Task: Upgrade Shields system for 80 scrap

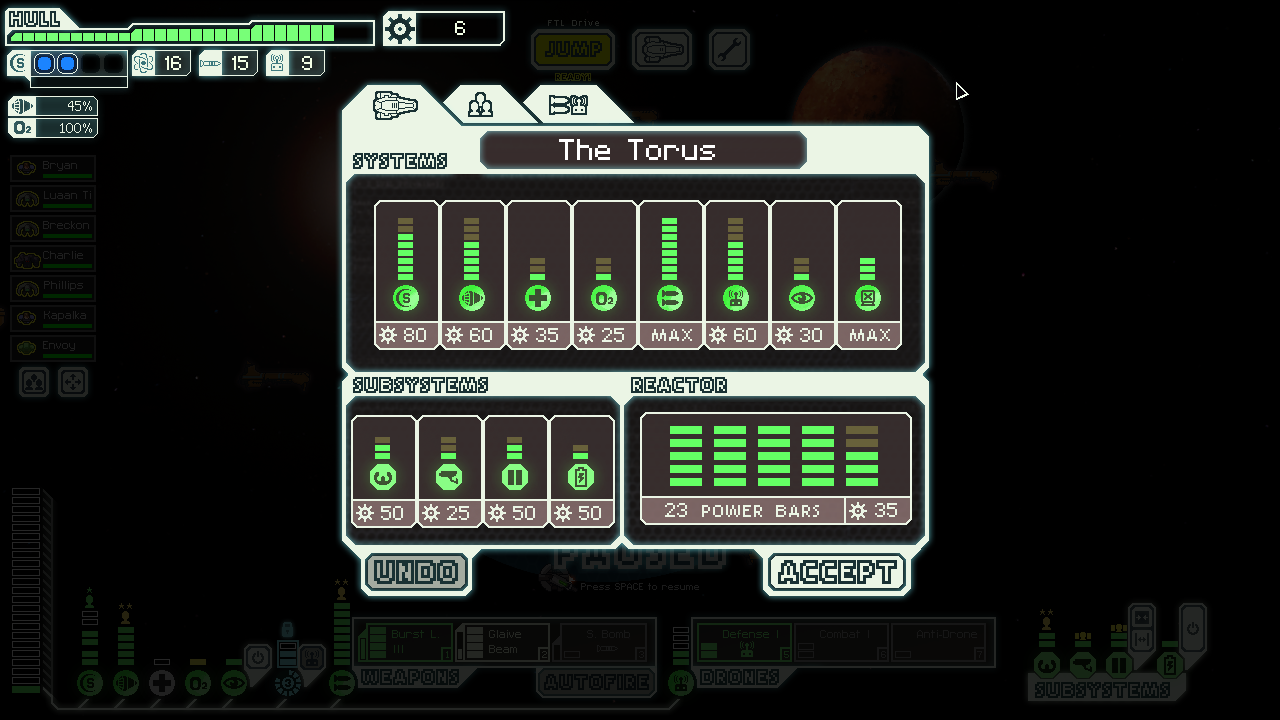Action: [x=406, y=275]
